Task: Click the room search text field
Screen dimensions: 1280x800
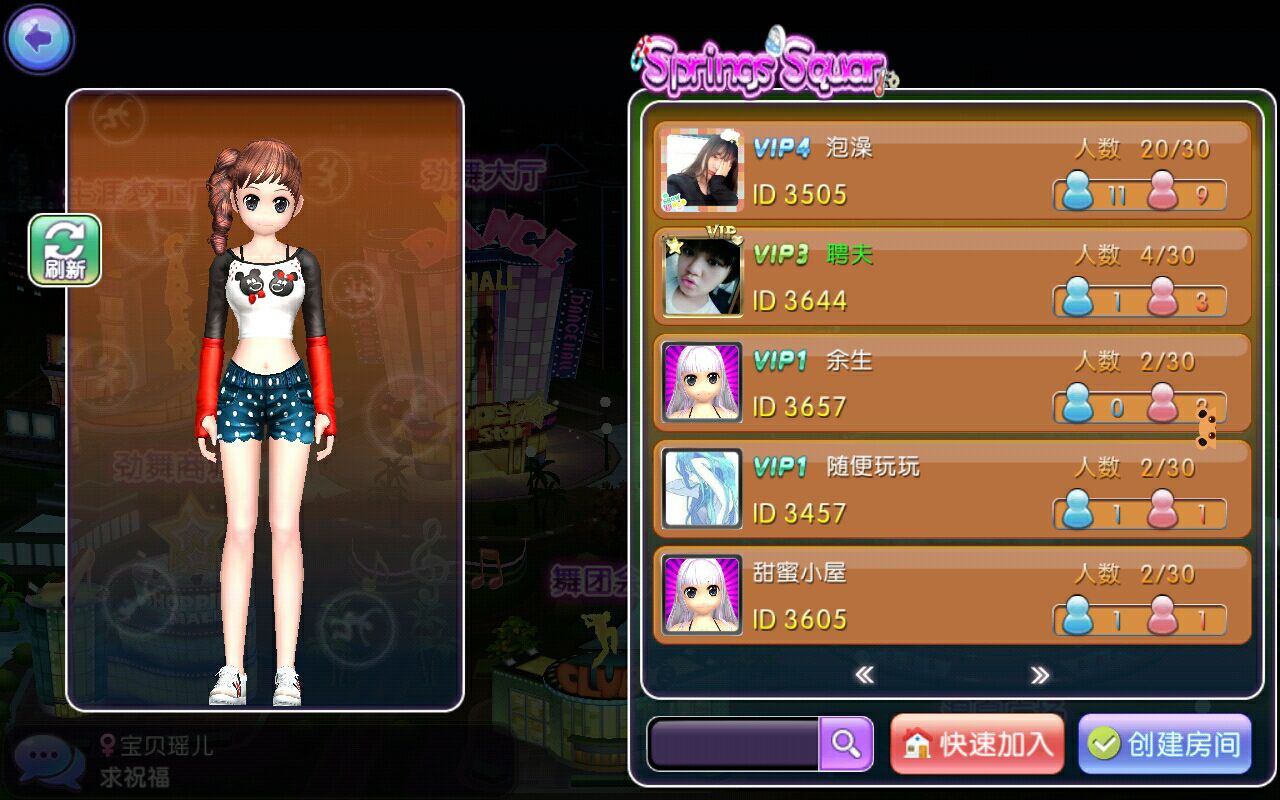Action: click(x=733, y=744)
